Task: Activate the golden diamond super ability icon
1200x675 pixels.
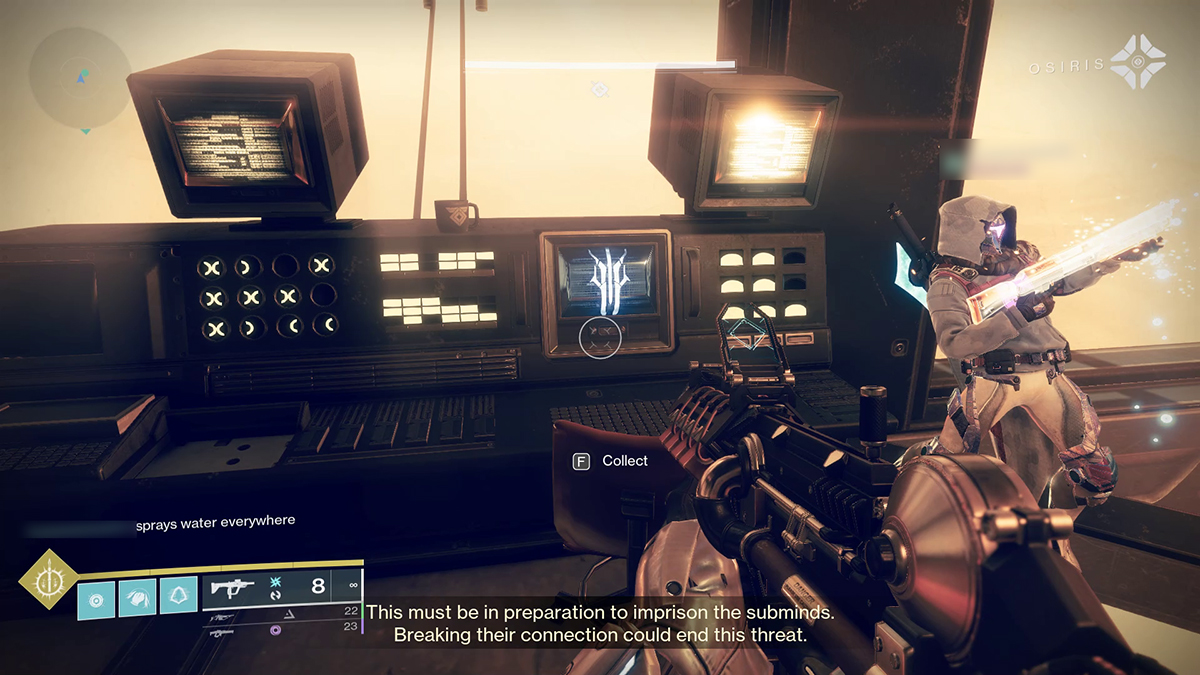Action: (x=49, y=579)
